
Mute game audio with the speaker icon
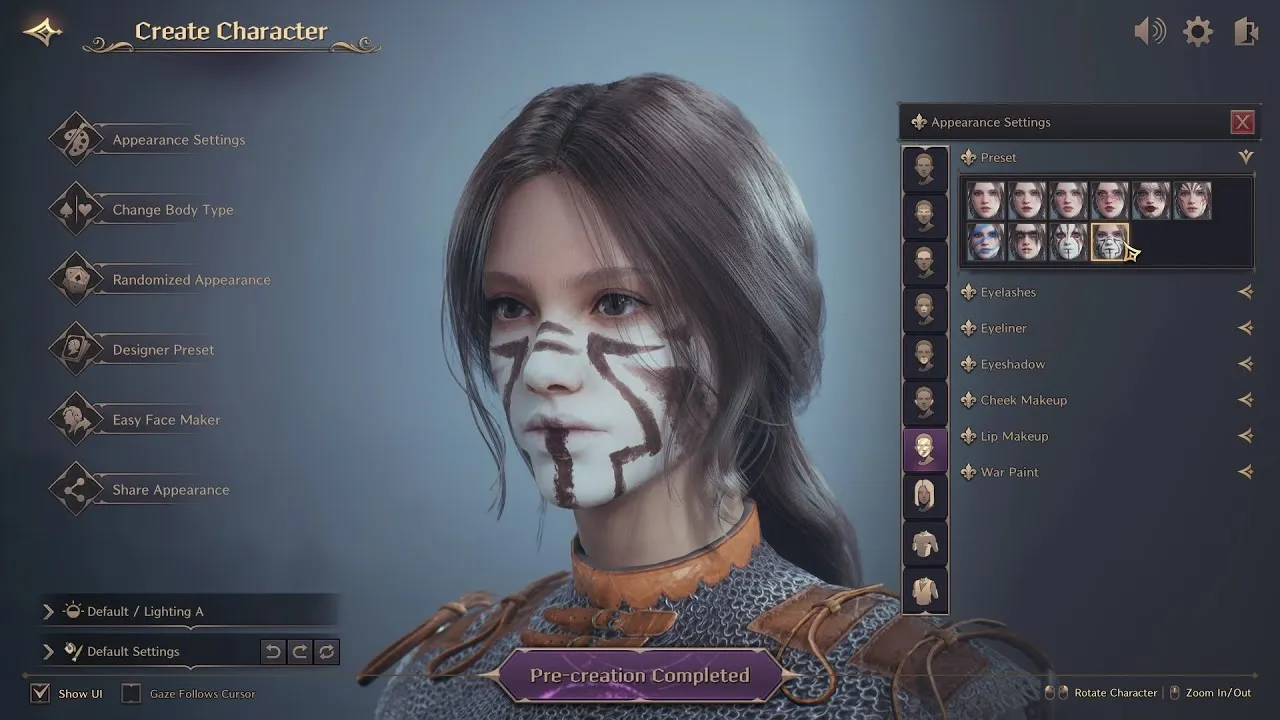click(x=1150, y=31)
